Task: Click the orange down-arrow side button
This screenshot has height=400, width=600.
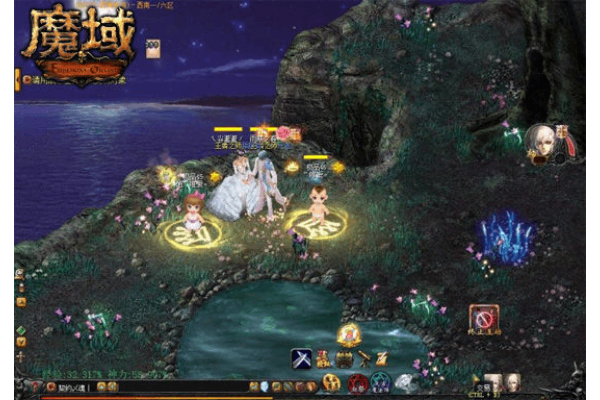Action: coord(21,342)
